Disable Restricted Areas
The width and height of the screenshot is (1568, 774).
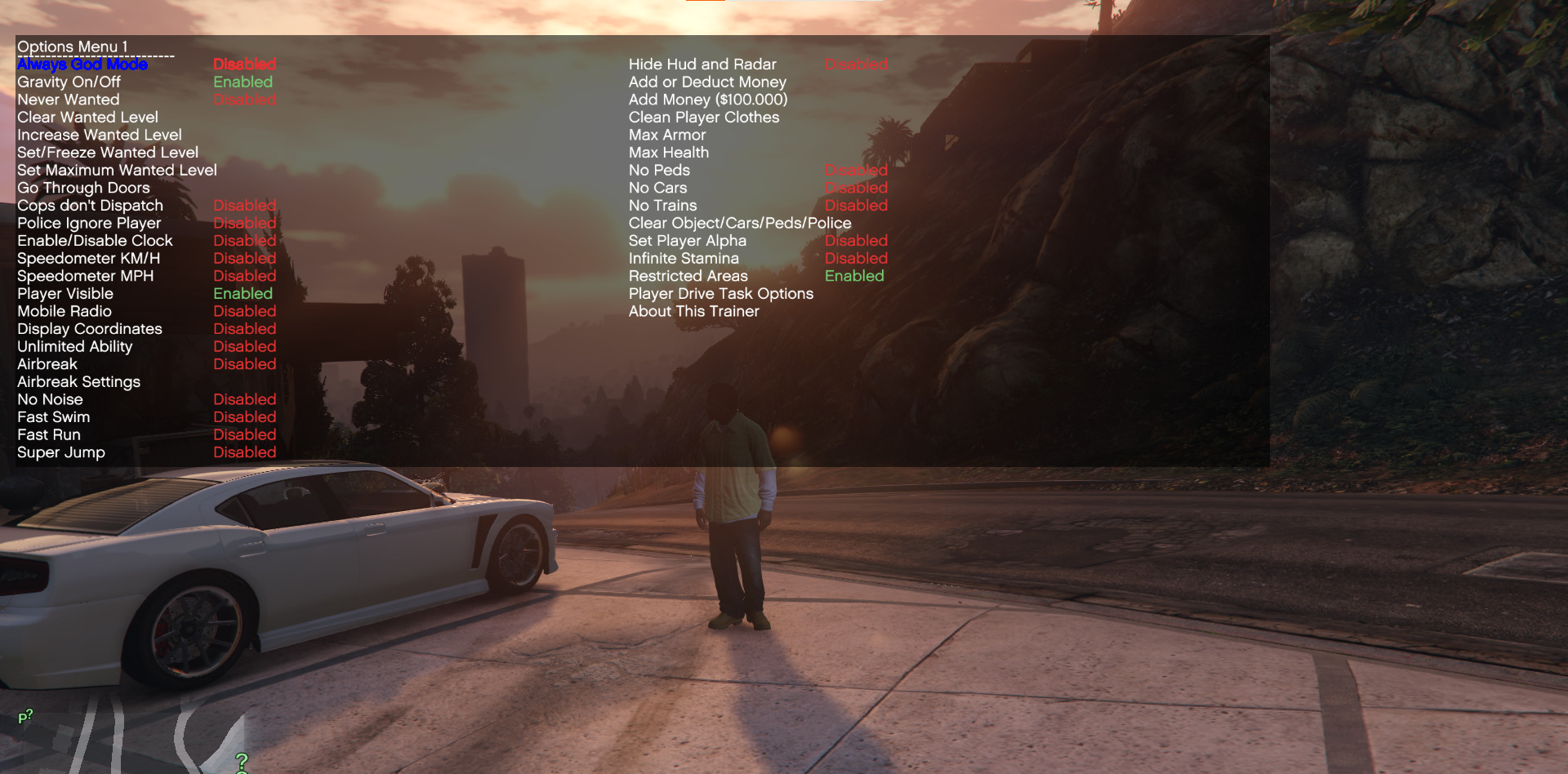tap(688, 276)
